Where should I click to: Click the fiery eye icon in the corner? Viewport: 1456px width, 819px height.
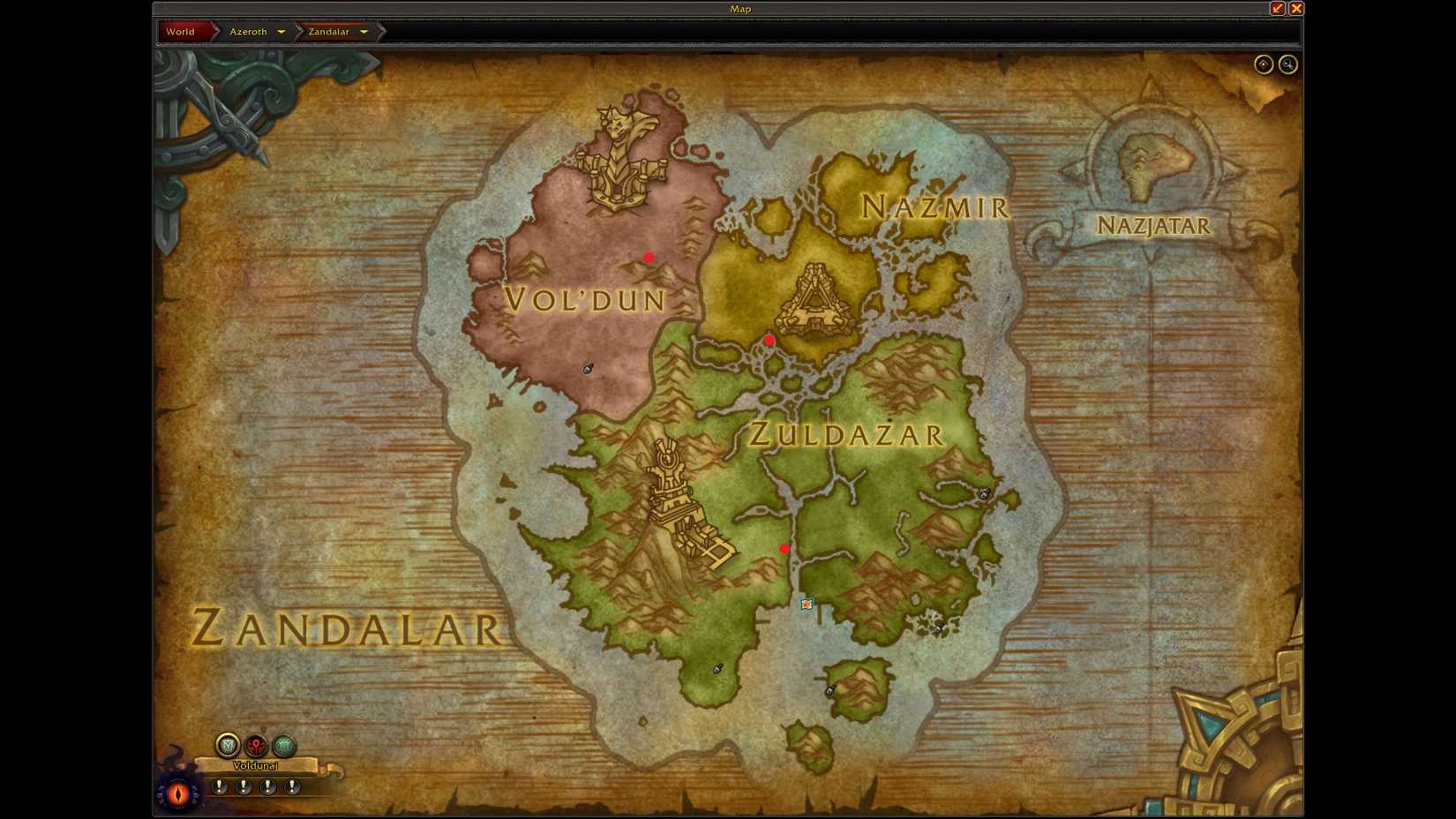[x=179, y=794]
